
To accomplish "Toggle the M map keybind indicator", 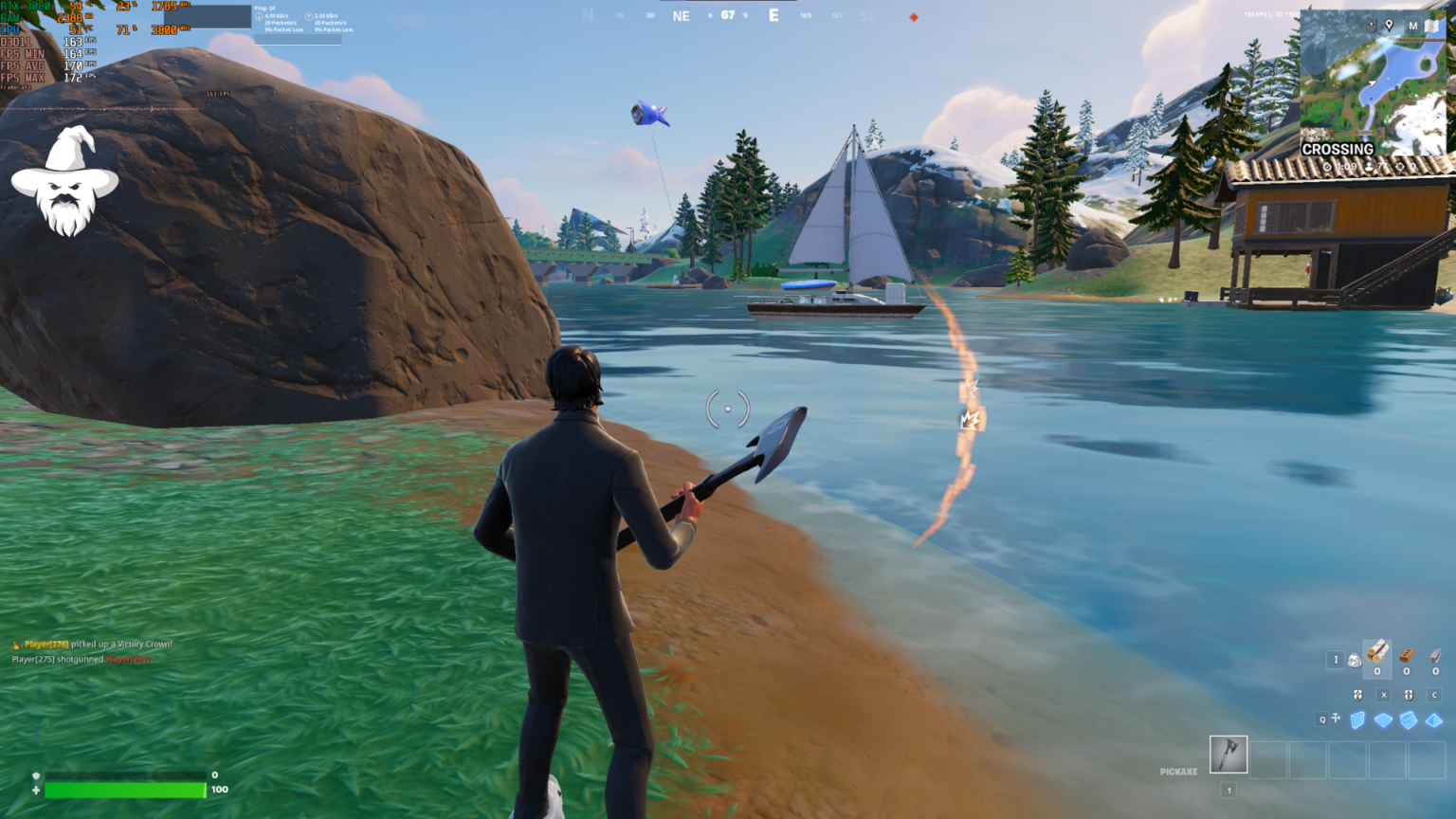I will coord(1413,26).
